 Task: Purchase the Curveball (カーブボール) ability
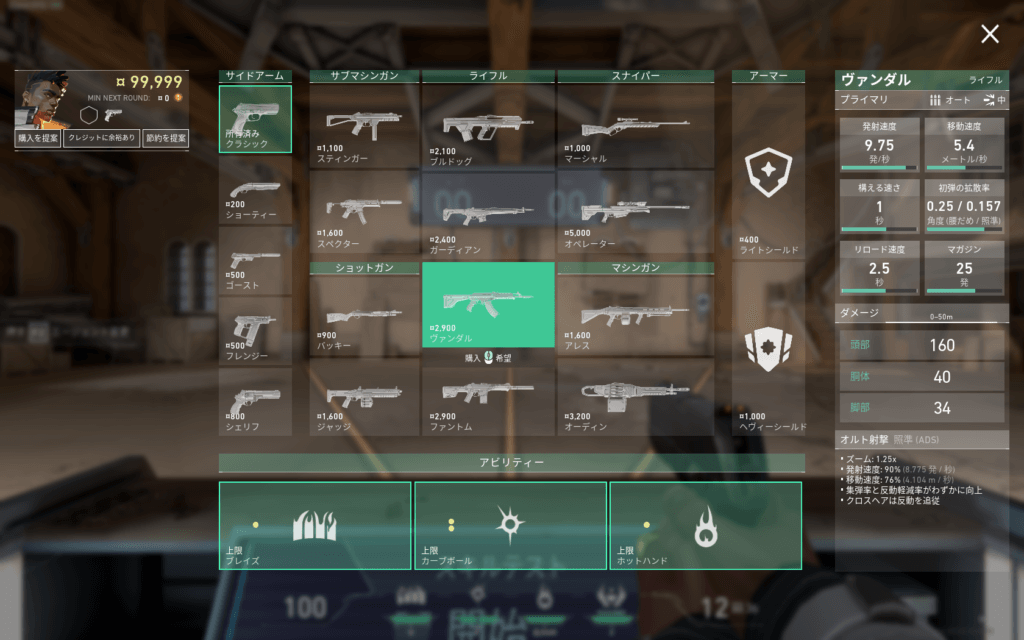click(510, 526)
